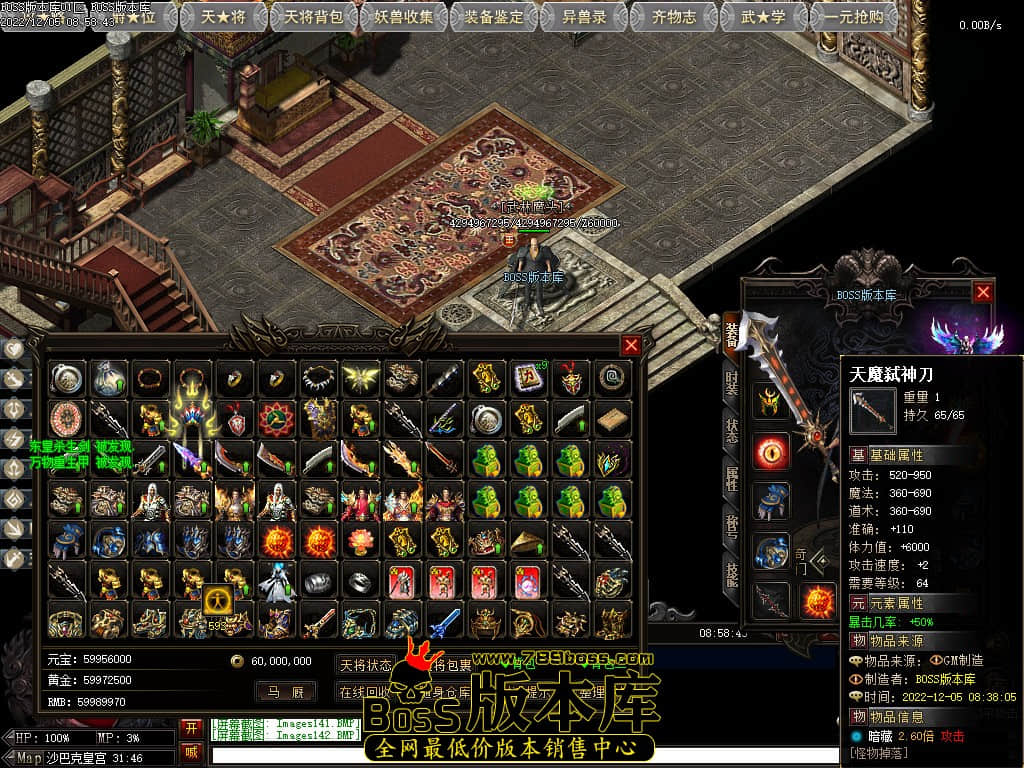The width and height of the screenshot is (1024, 768).
Task: Open the 一元抢购 shop button
Action: 853,16
